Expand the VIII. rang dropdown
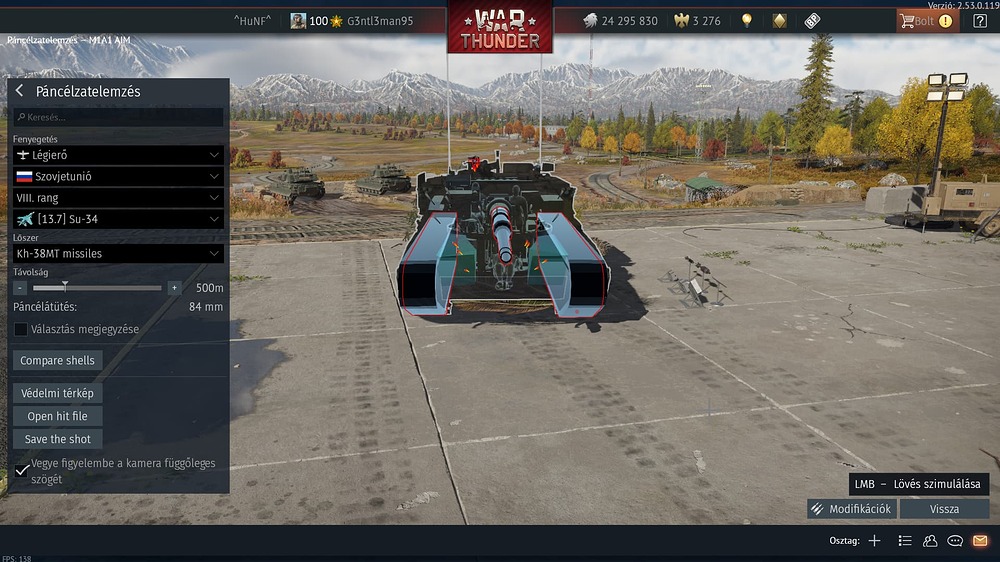Screen dimensions: 1000x562 tap(118, 198)
